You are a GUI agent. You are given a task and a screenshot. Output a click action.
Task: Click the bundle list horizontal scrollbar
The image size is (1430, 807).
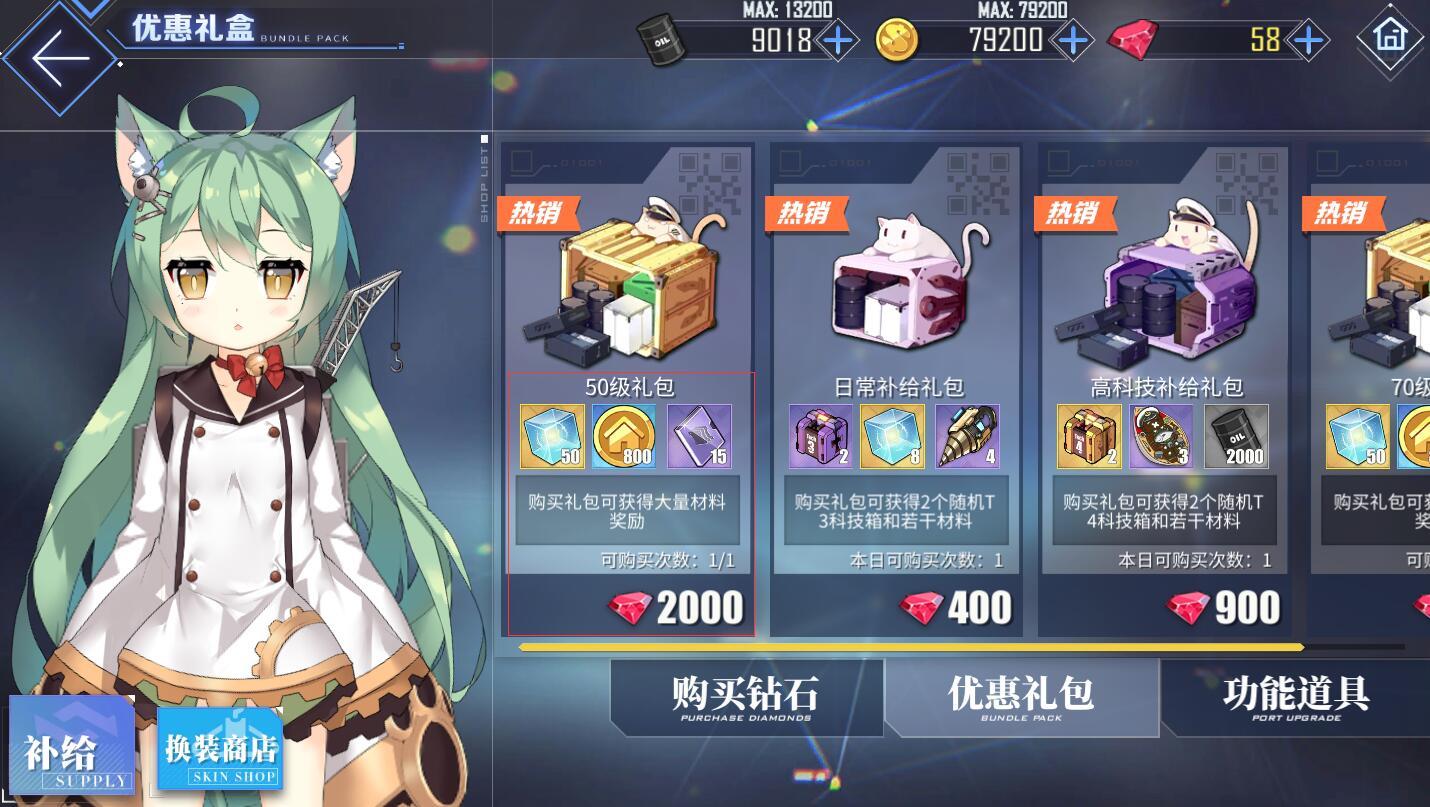click(910, 647)
